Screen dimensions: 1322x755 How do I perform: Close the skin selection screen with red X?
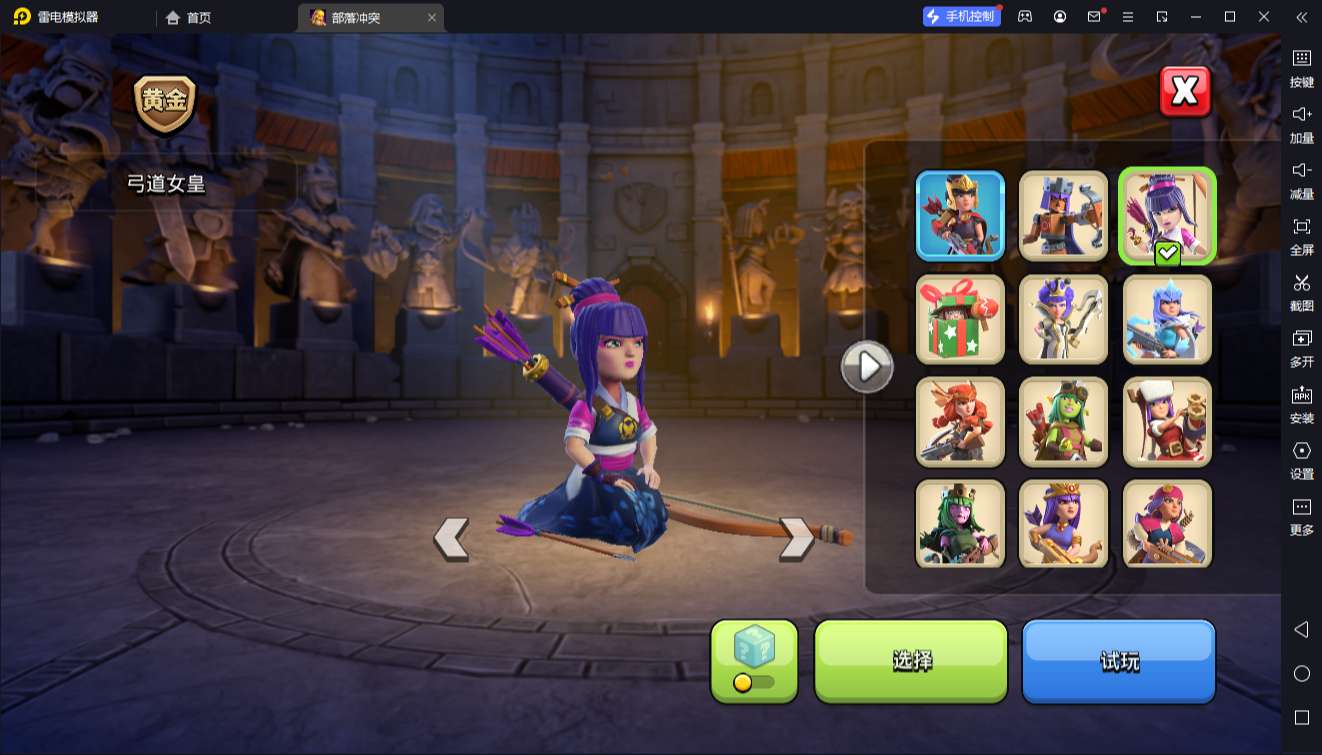[1185, 92]
